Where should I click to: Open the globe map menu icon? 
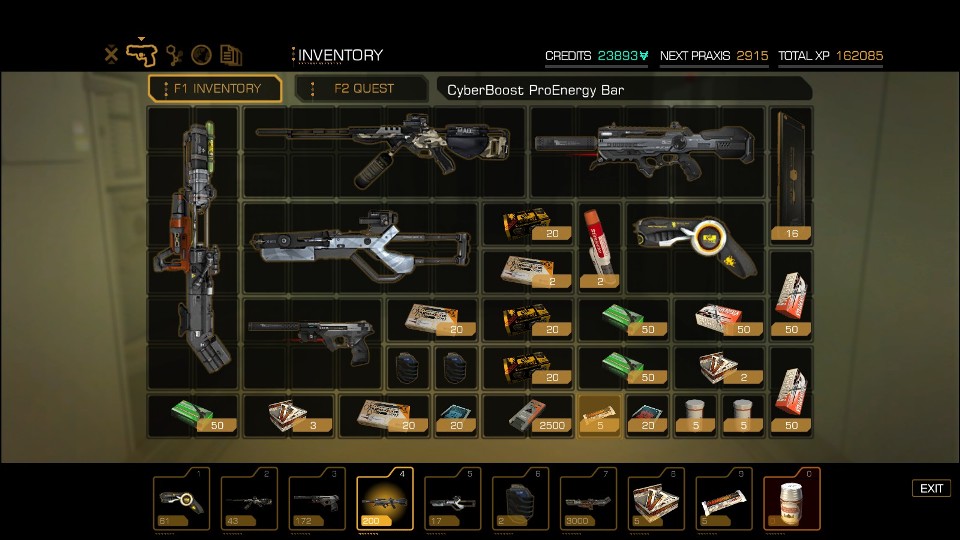pyautogui.click(x=202, y=55)
